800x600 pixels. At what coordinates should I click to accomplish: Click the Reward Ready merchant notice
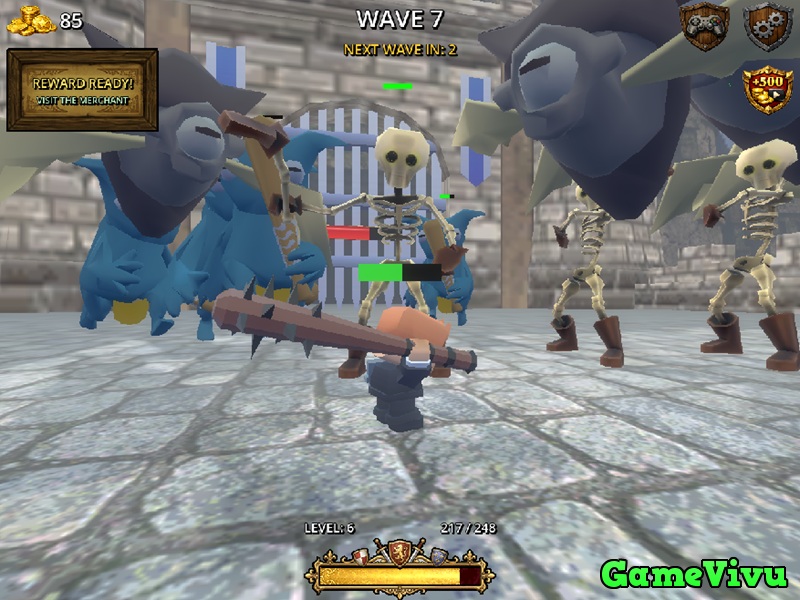coord(82,90)
